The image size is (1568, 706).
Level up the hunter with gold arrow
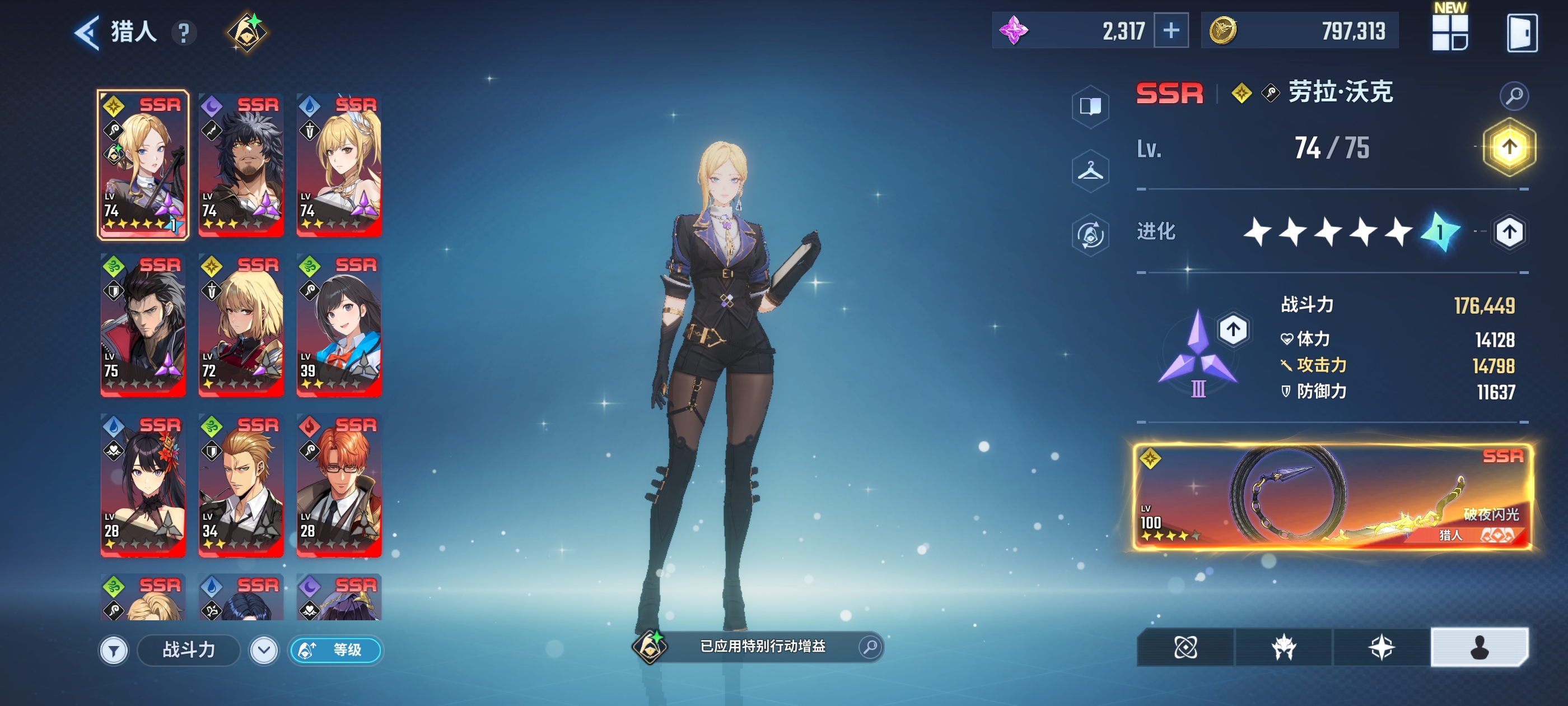[x=1508, y=147]
